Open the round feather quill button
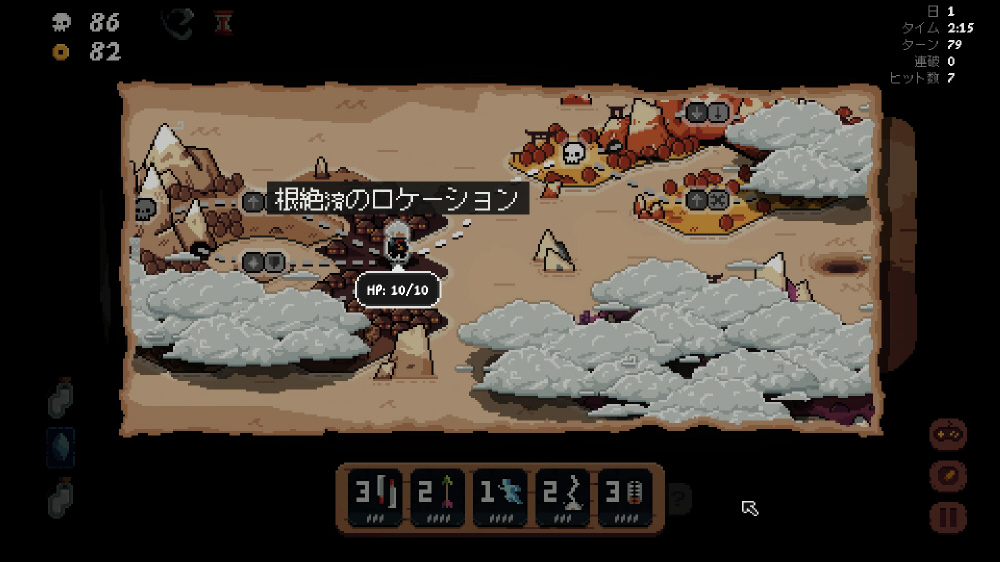 tap(947, 476)
